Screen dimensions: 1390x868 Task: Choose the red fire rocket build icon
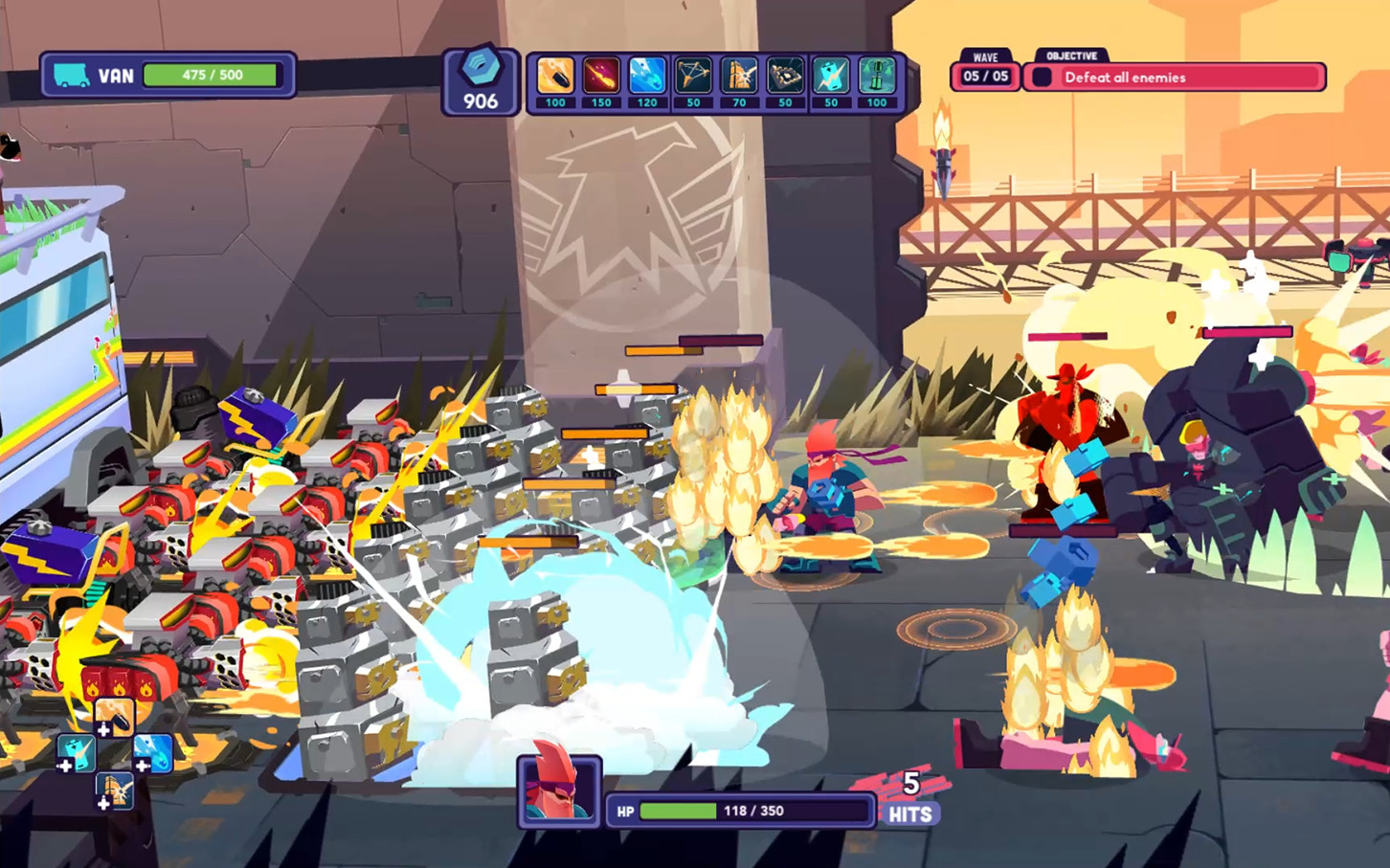coord(601,77)
